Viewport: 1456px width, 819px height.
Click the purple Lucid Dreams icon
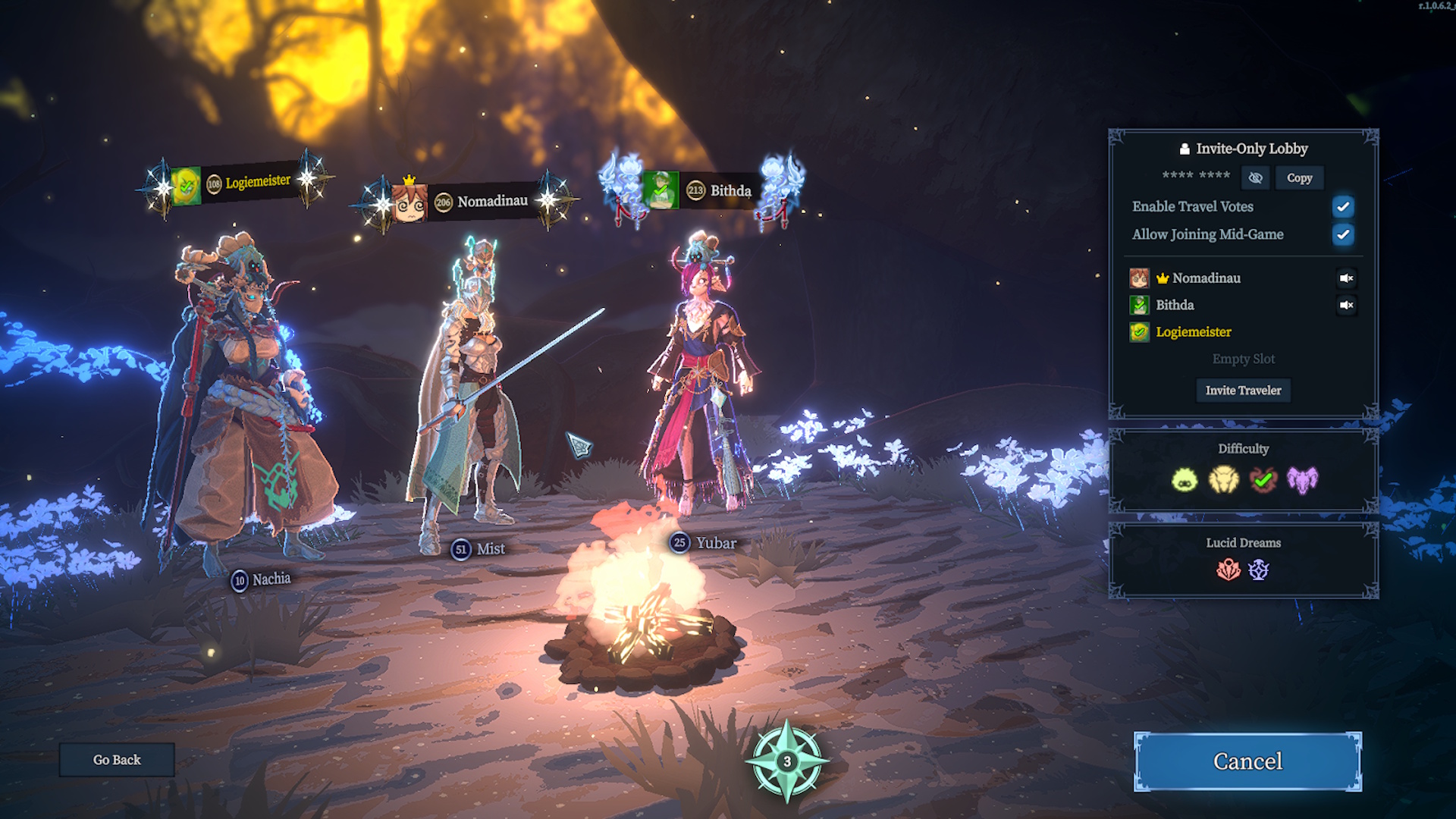coord(1259,570)
